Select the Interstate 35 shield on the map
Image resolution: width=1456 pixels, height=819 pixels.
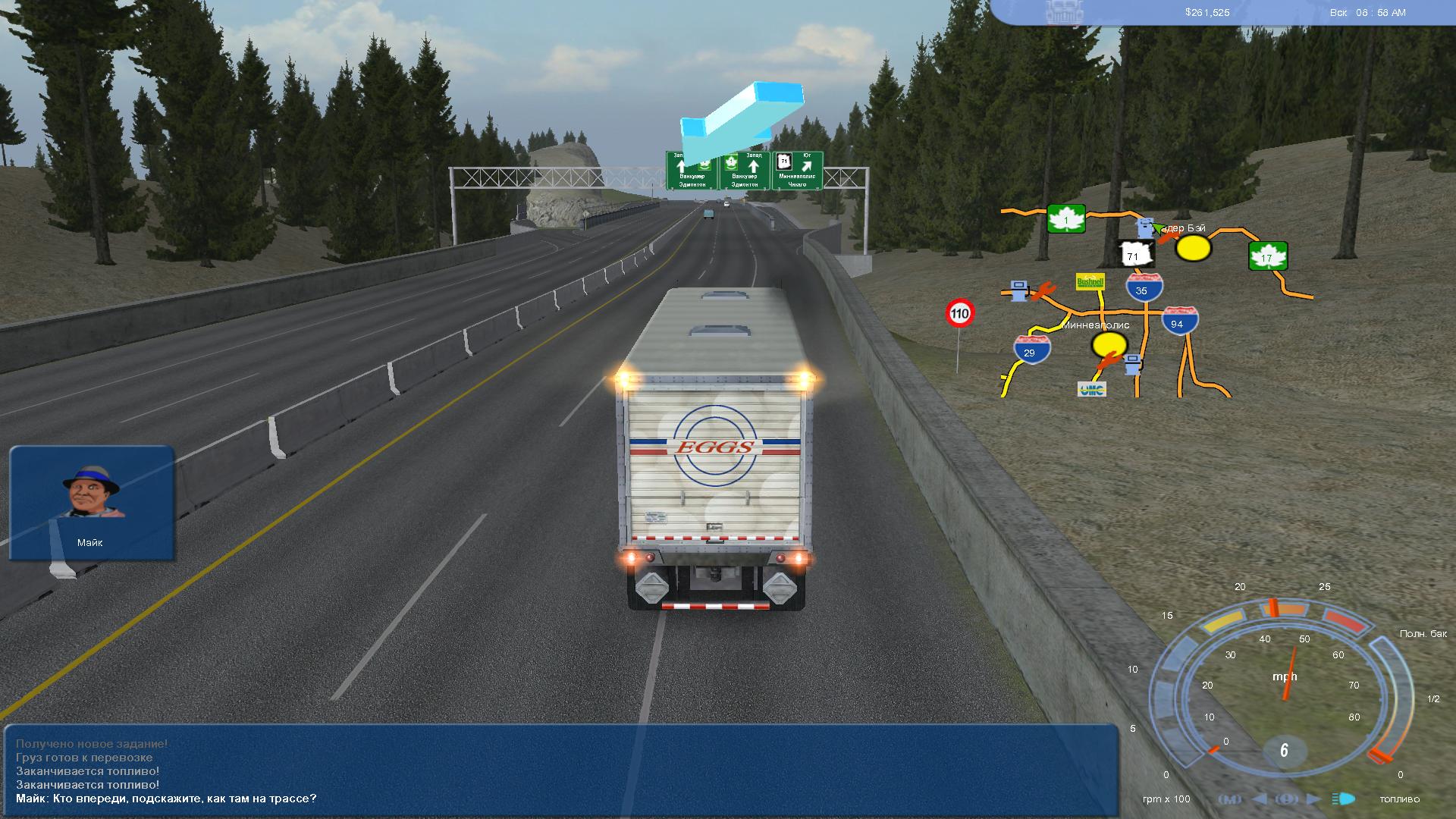pyautogui.click(x=1144, y=288)
